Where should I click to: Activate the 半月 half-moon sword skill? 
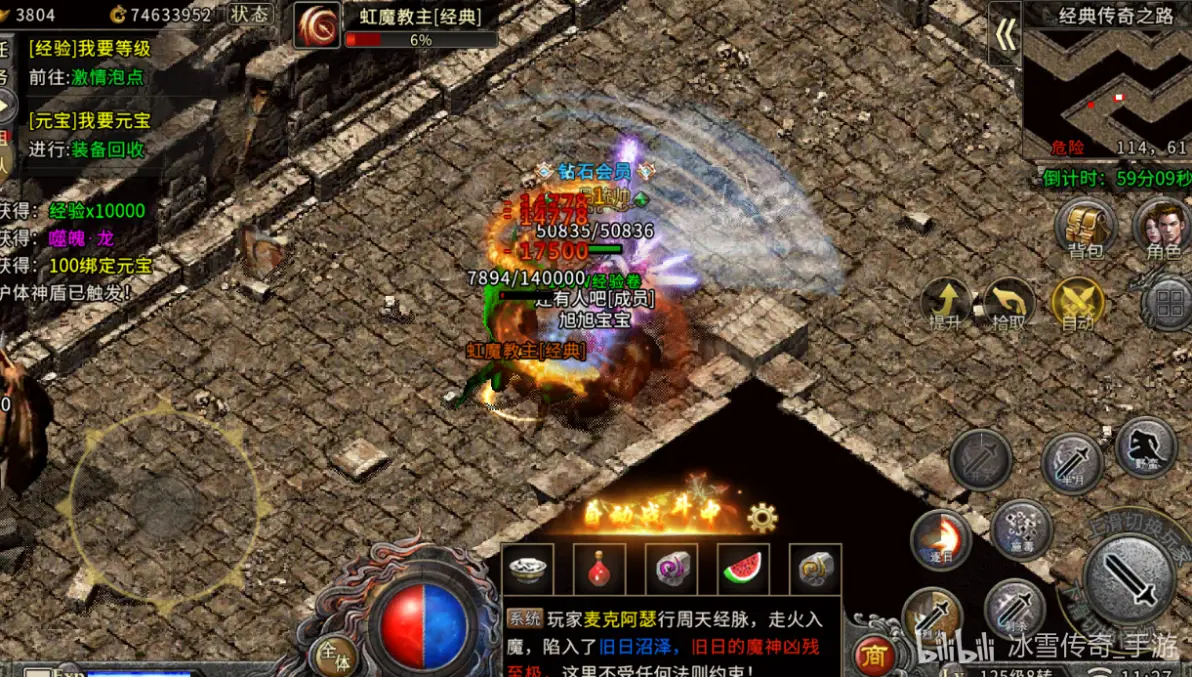1071,463
